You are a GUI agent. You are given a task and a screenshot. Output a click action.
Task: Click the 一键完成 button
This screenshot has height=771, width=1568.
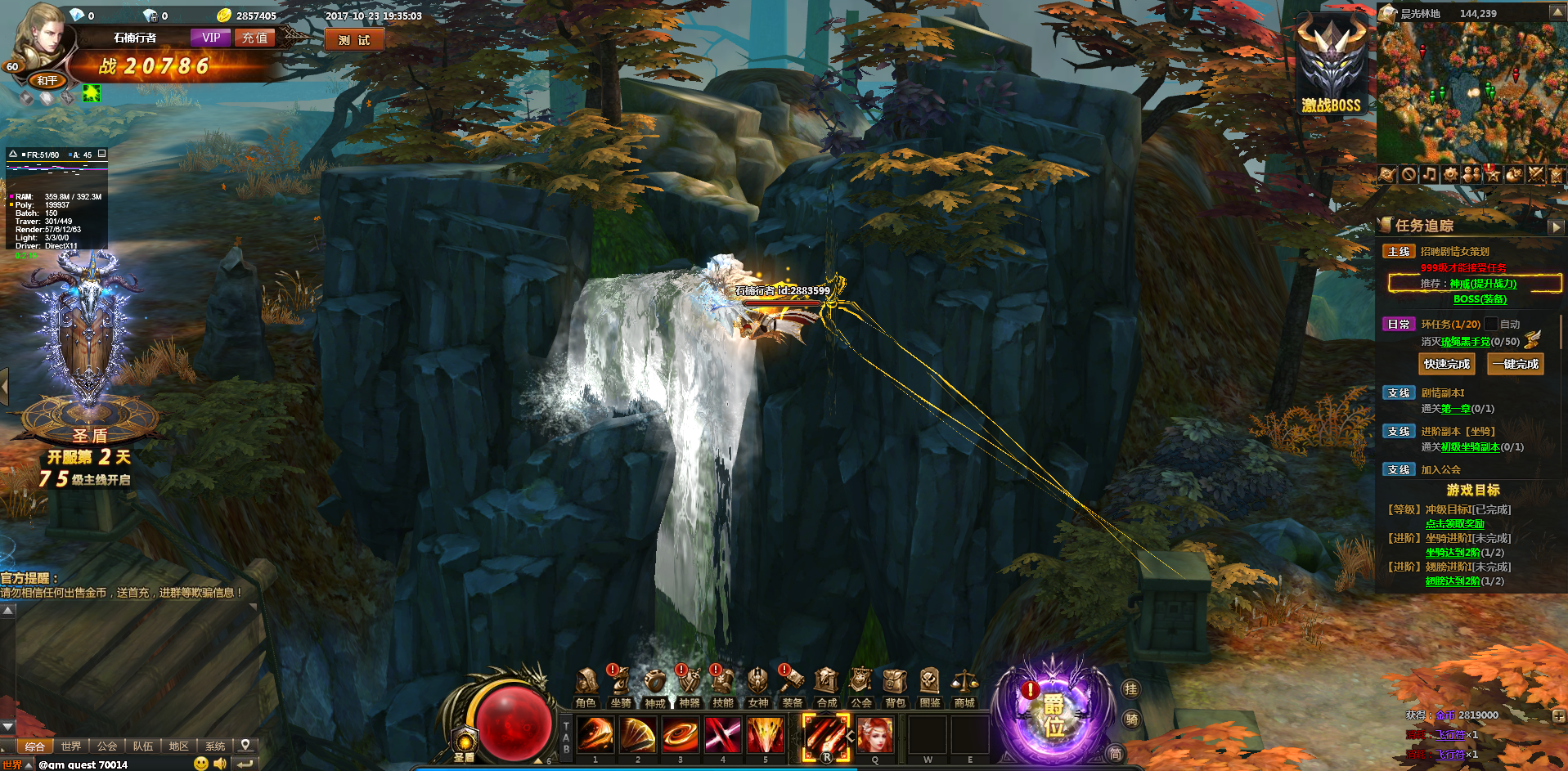pyautogui.click(x=1515, y=364)
